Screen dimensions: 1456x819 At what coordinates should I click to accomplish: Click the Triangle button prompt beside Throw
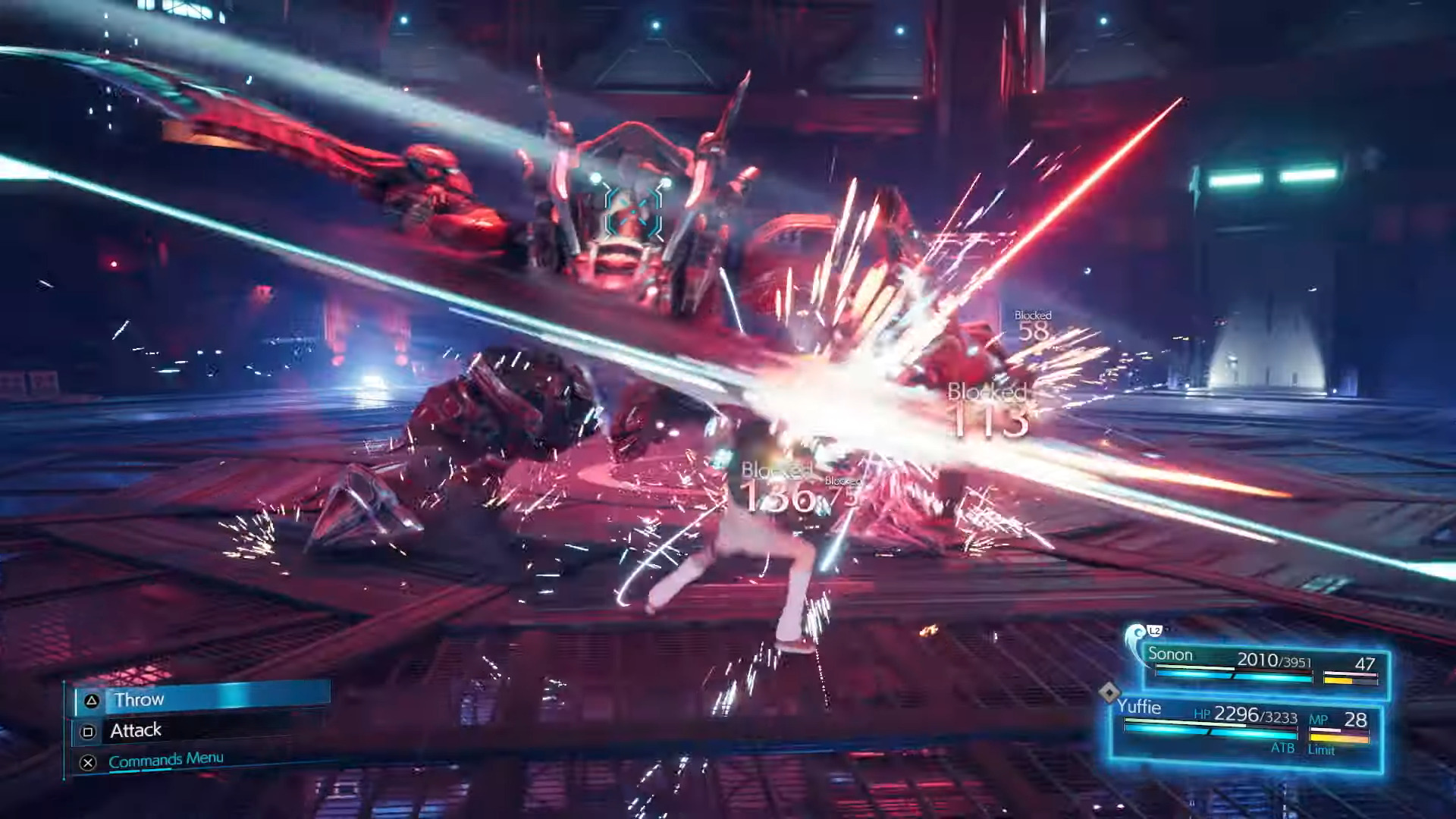click(91, 700)
